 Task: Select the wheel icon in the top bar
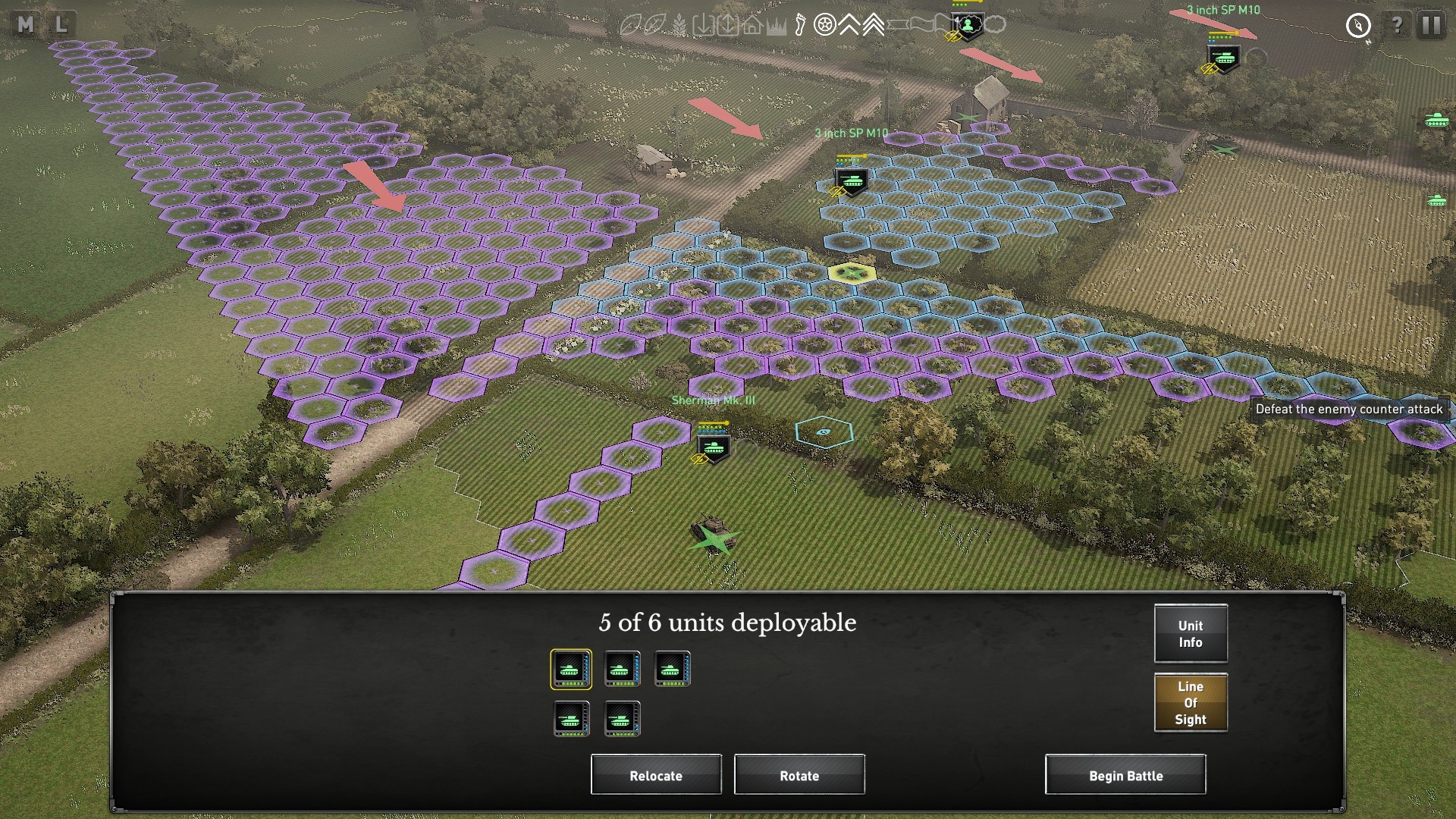824,26
